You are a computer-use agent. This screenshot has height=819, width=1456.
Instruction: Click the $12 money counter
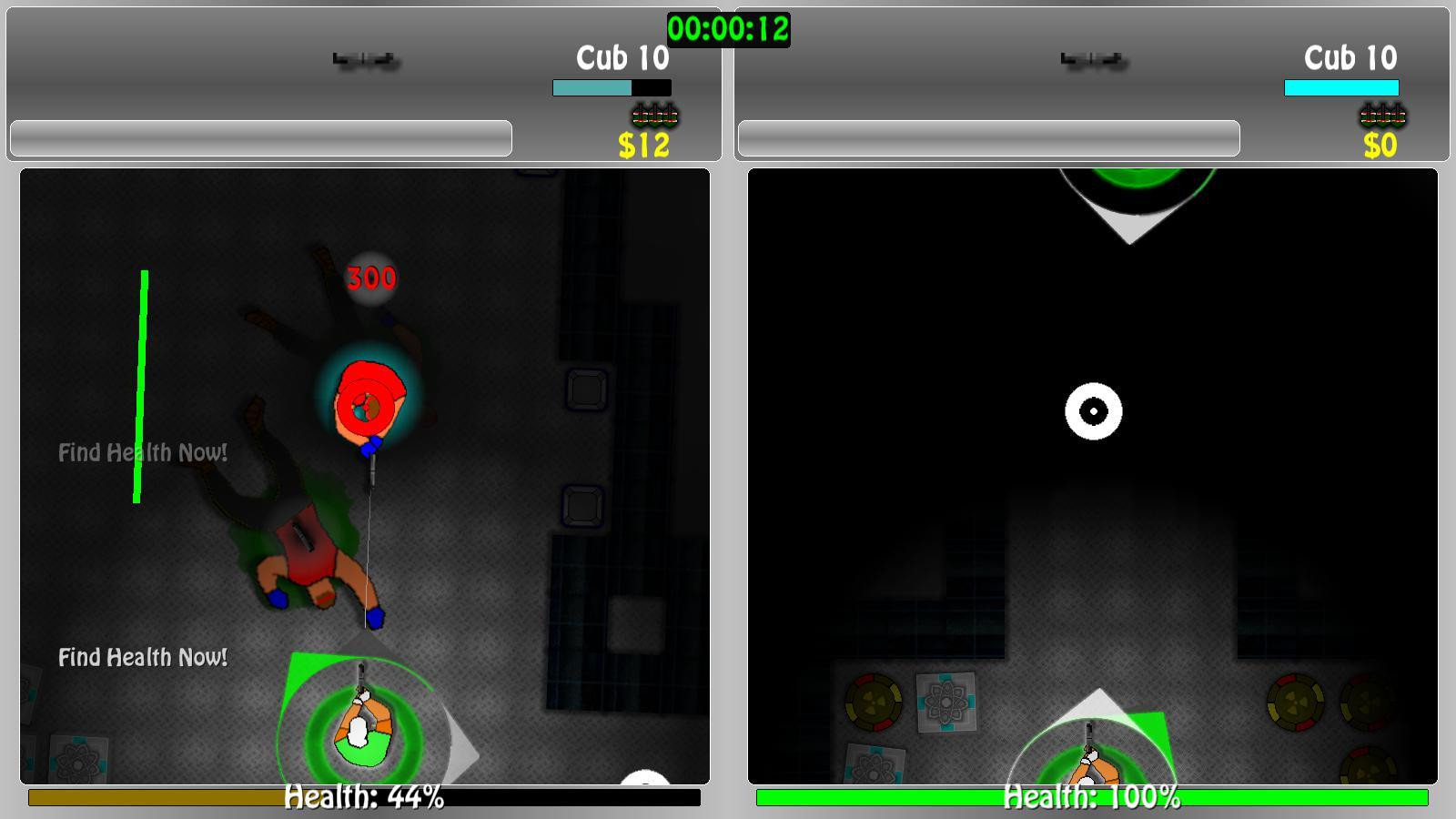pyautogui.click(x=642, y=143)
